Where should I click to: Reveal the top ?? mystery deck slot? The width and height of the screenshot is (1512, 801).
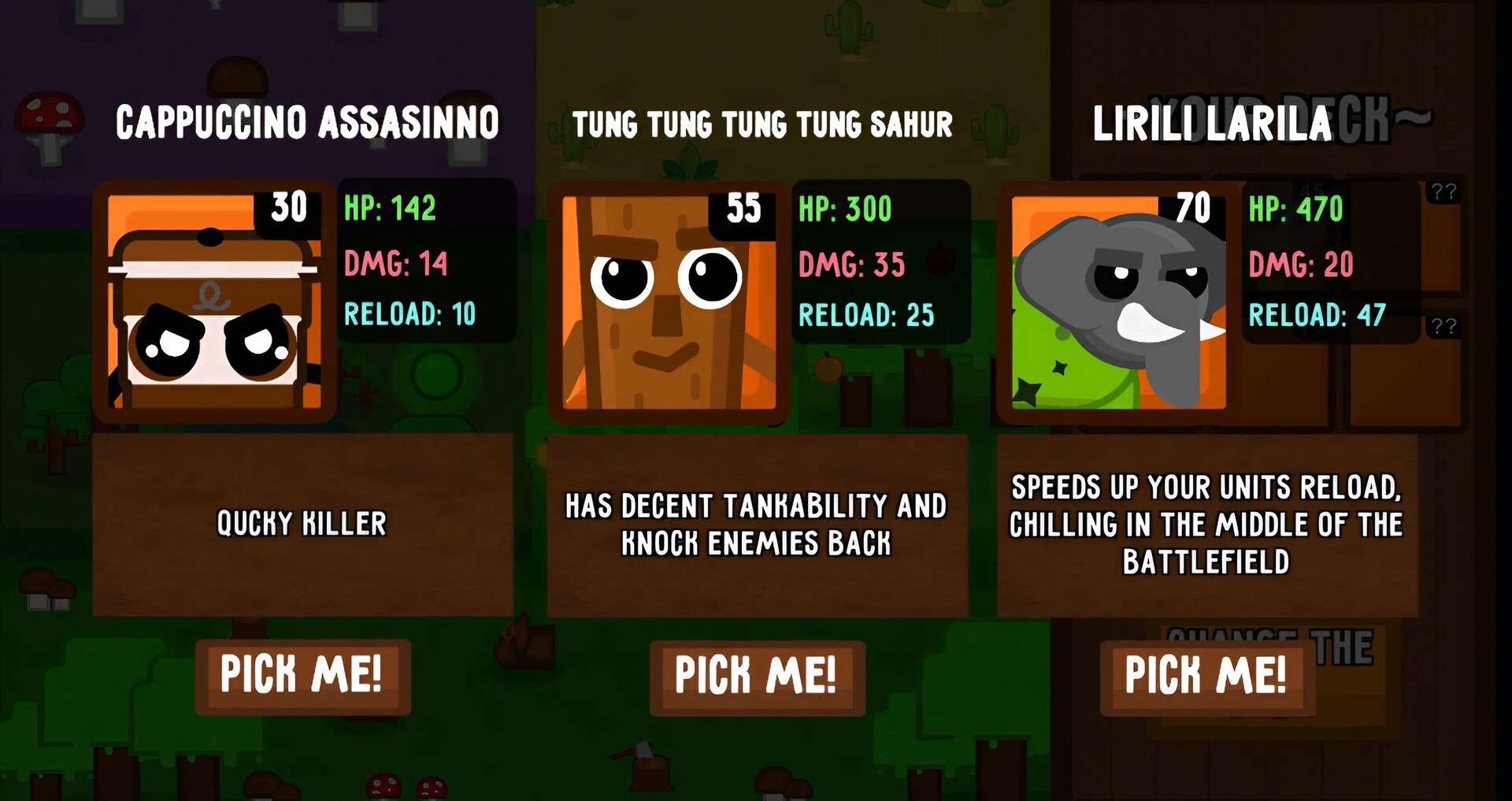pos(1445,193)
